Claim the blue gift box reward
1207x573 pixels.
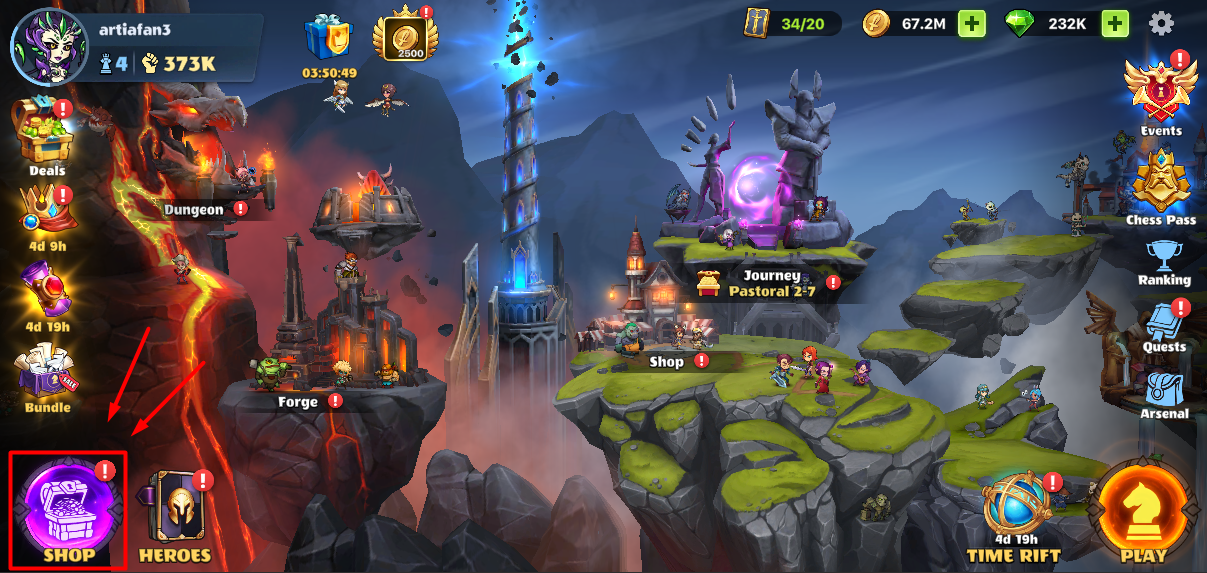329,40
